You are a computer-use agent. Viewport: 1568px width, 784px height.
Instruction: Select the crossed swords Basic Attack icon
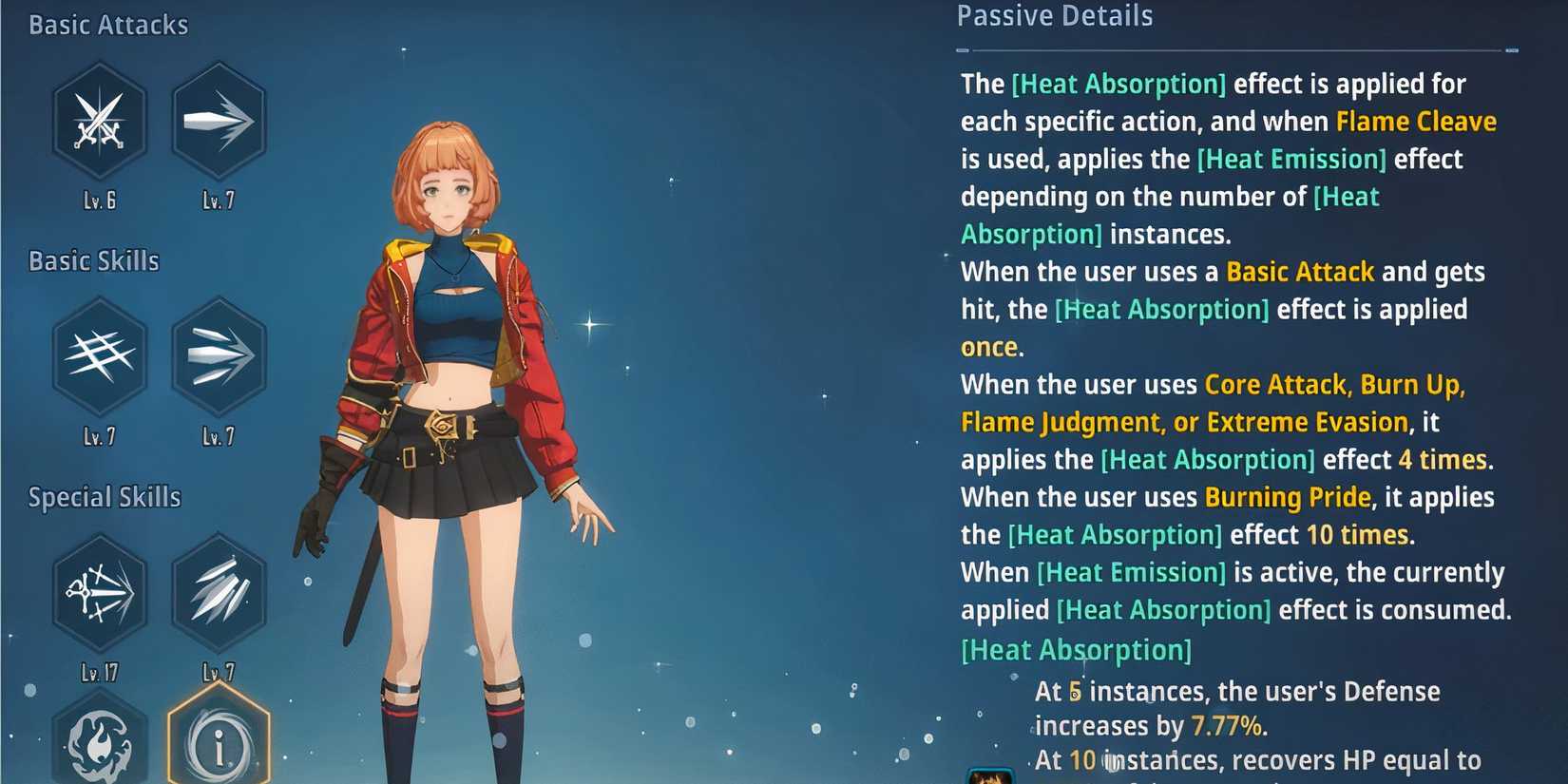99,122
